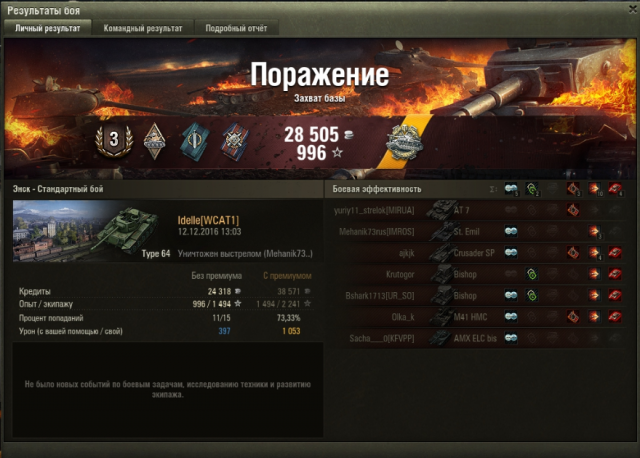Show the Подробный отчёт tab

click(x=236, y=28)
